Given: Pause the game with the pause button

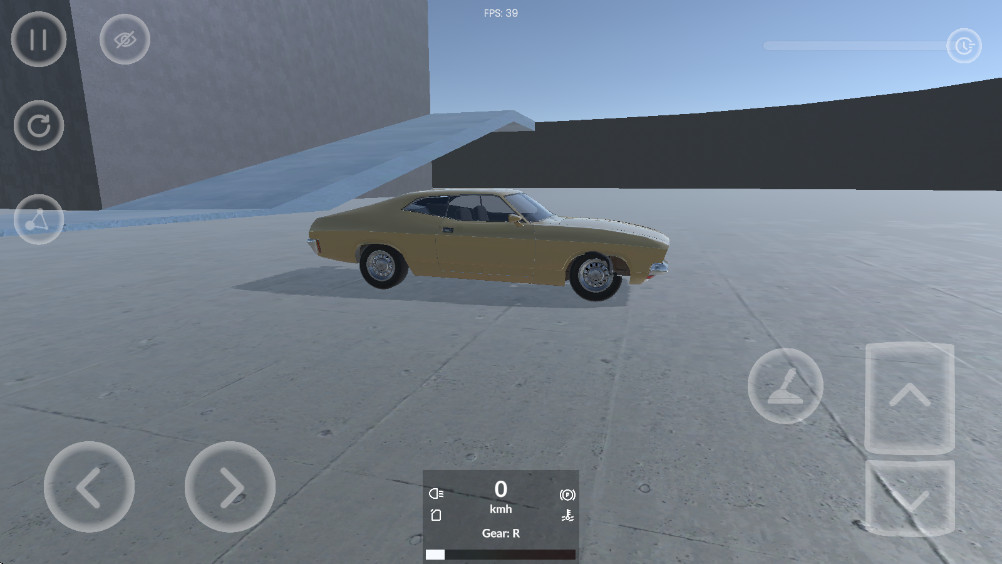Looking at the screenshot, I should (39, 40).
